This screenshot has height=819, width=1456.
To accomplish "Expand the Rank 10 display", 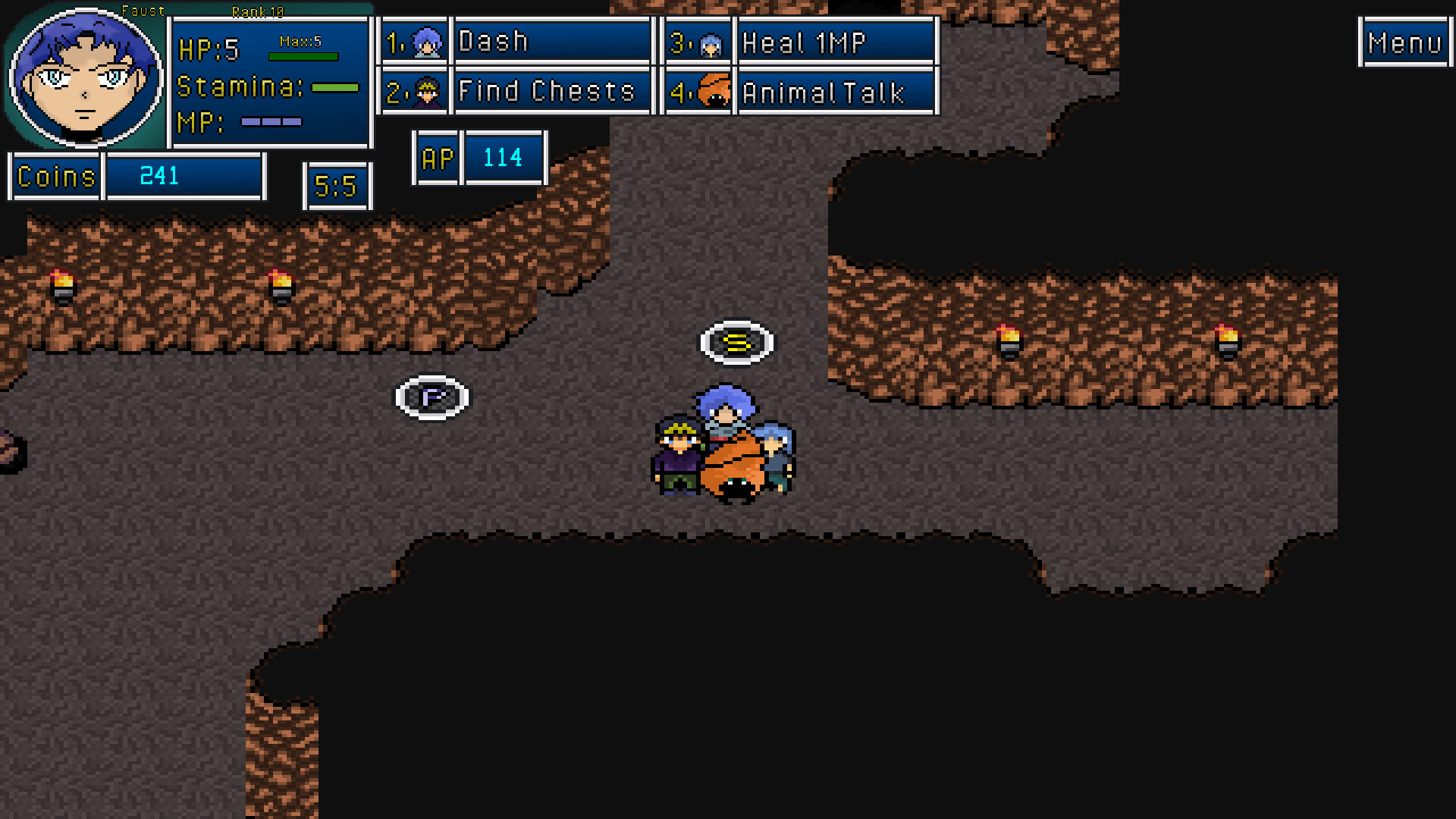I will 256,12.
